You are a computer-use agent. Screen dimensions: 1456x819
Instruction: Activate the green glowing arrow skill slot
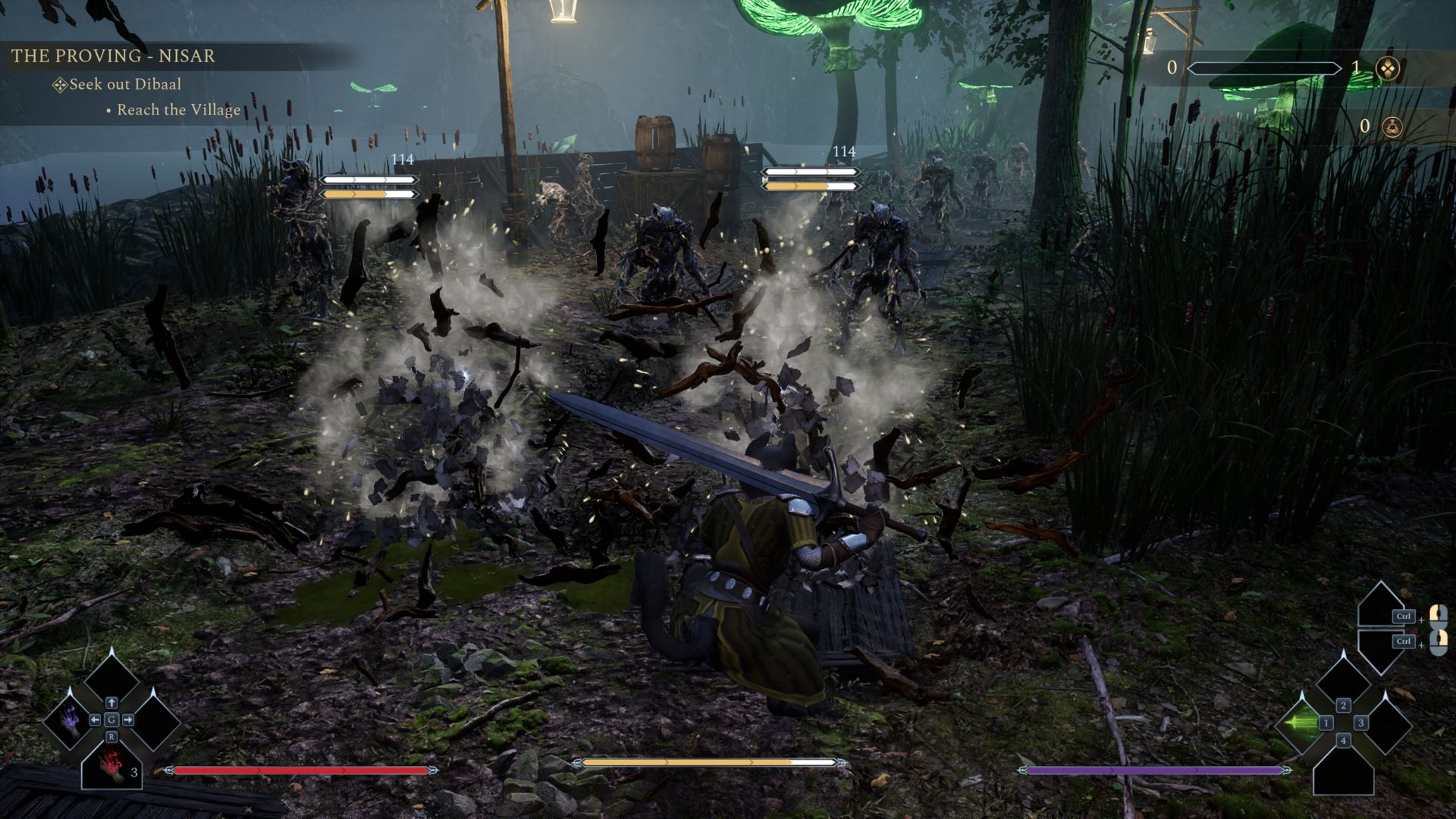(x=1301, y=723)
